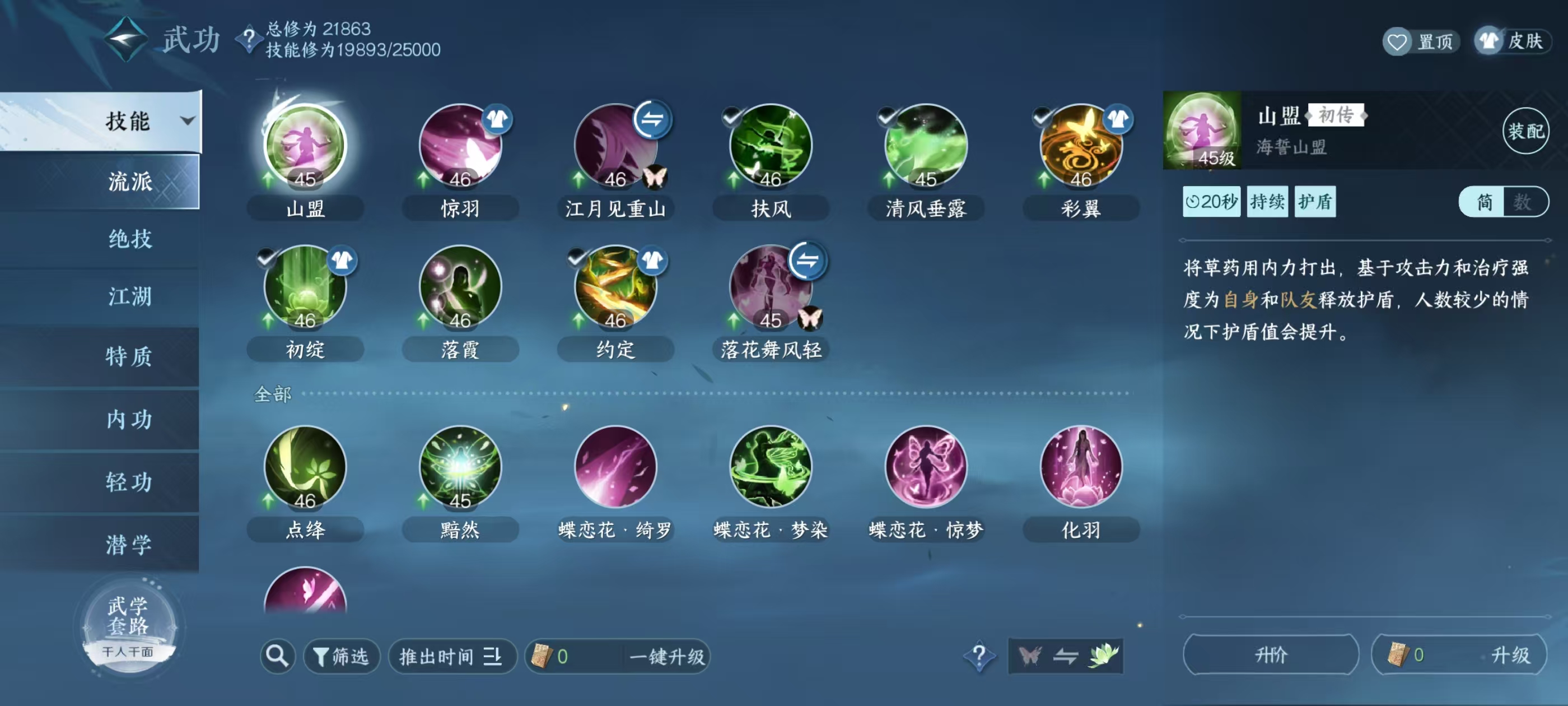This screenshot has height=706, width=1568.
Task: Click the search magnifier icon
Action: click(277, 657)
